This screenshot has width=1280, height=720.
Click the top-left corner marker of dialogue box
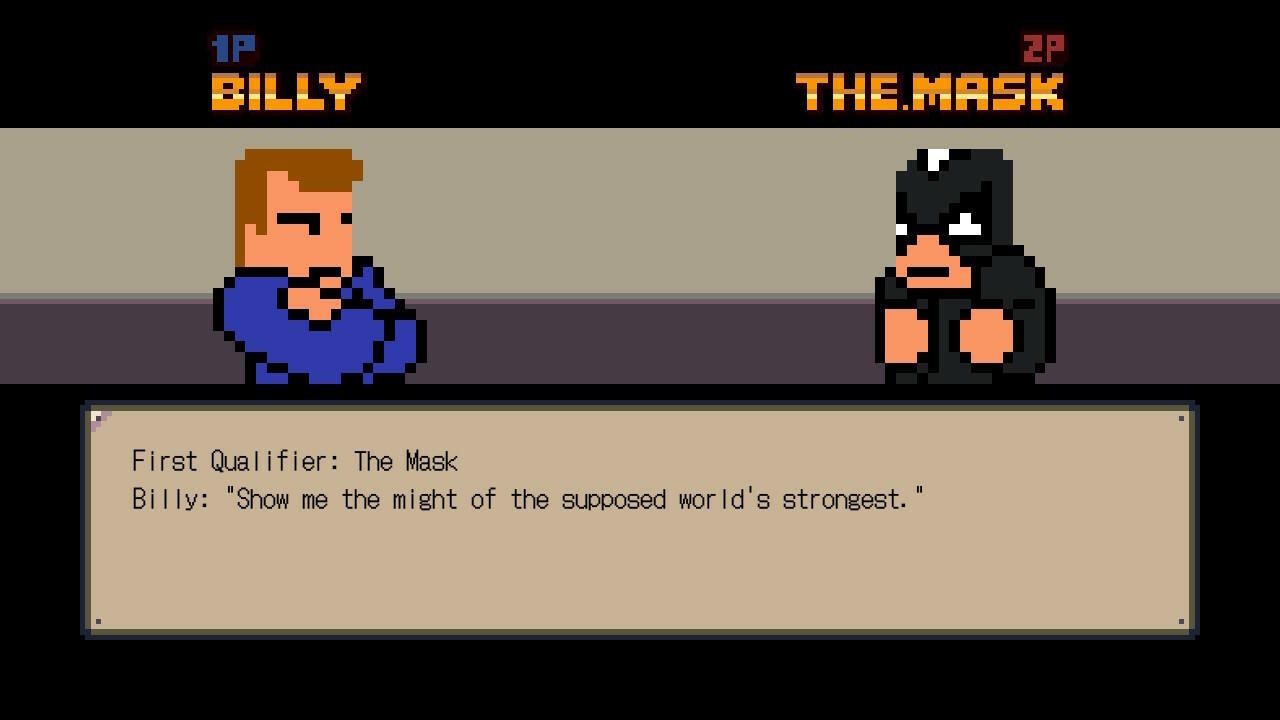tap(97, 418)
